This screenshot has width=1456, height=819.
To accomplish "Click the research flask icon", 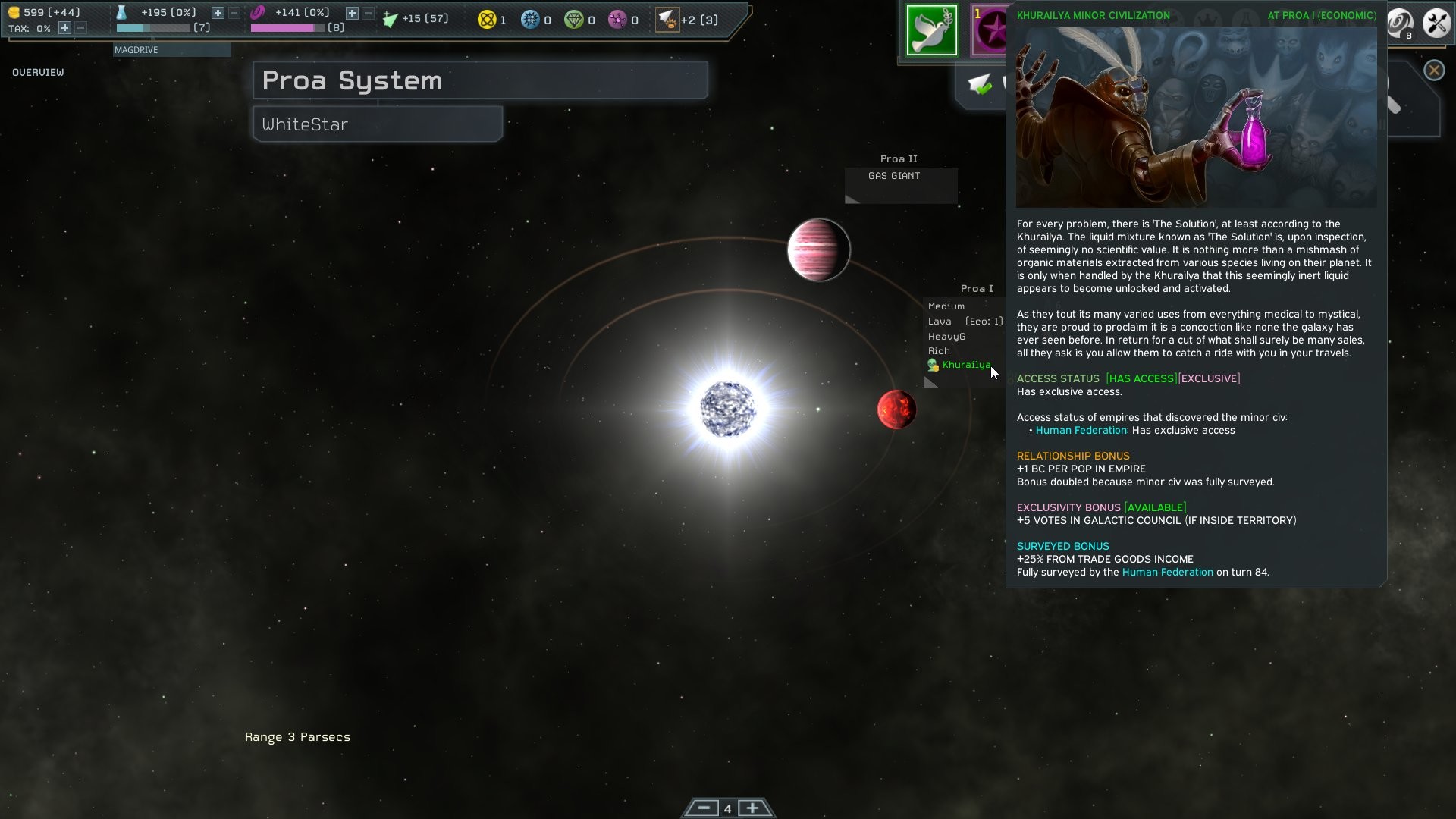I will (123, 12).
